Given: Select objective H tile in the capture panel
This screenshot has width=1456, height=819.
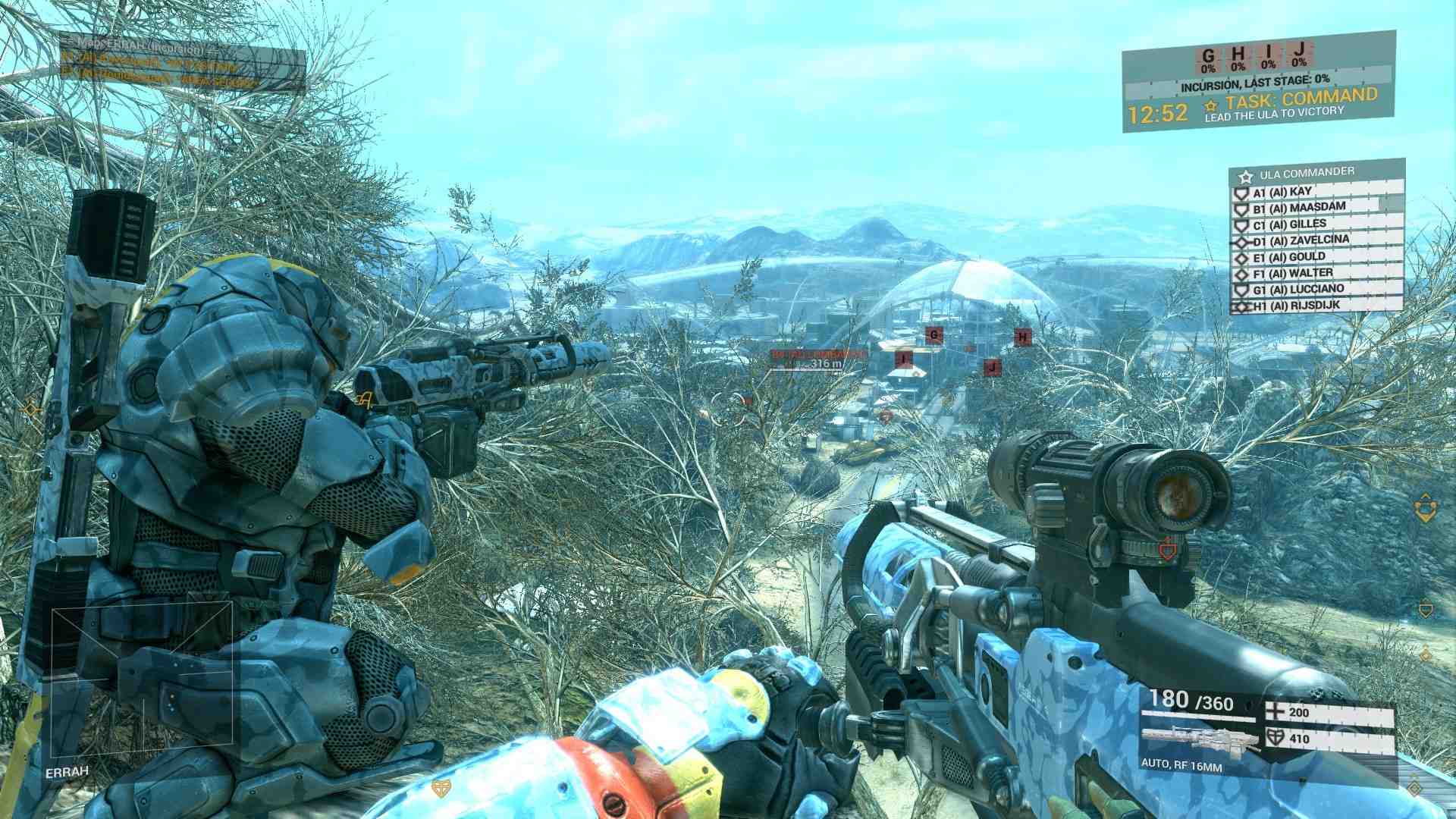Looking at the screenshot, I should point(1238,56).
